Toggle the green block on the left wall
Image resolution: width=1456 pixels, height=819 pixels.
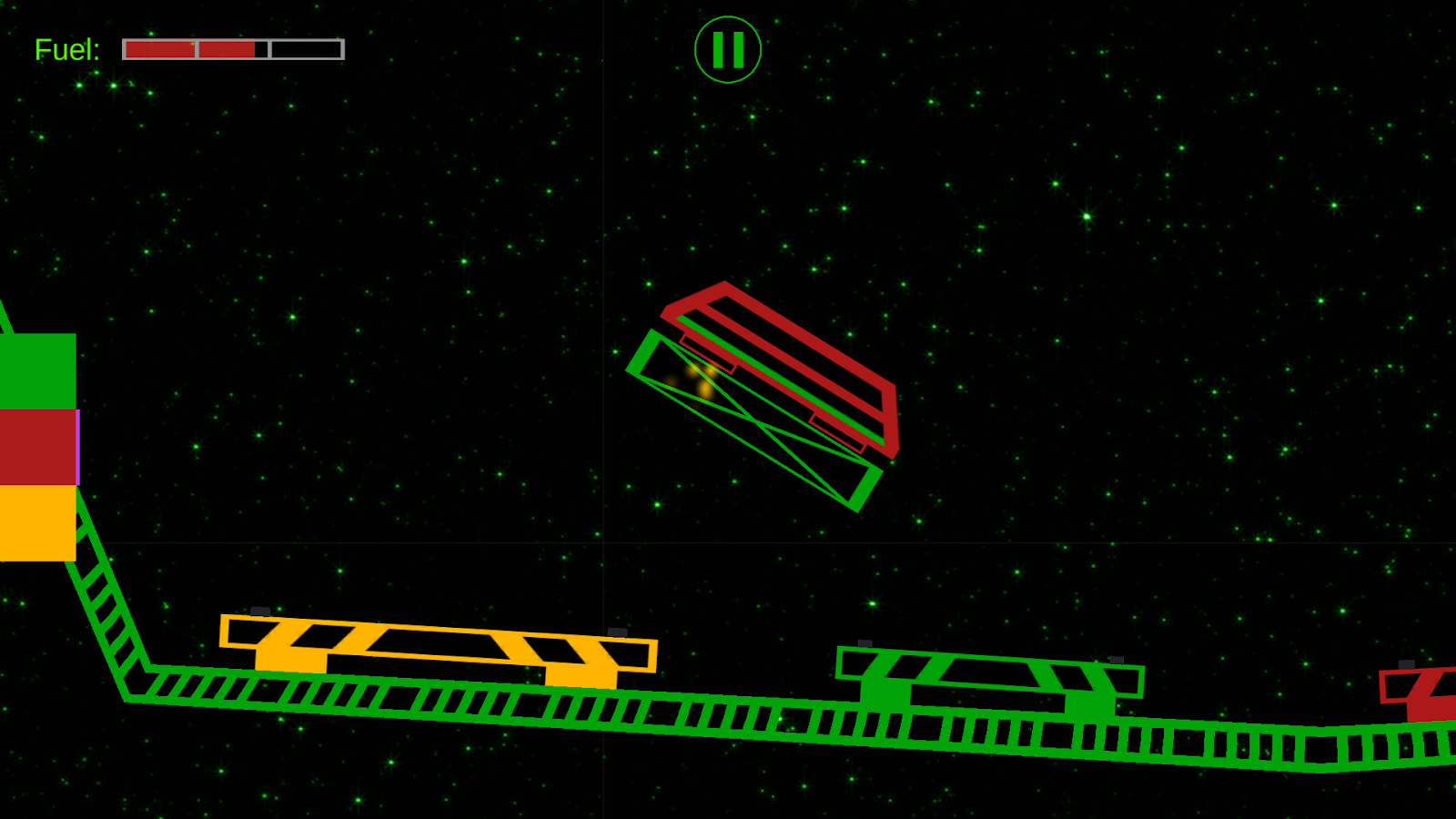coord(36,373)
